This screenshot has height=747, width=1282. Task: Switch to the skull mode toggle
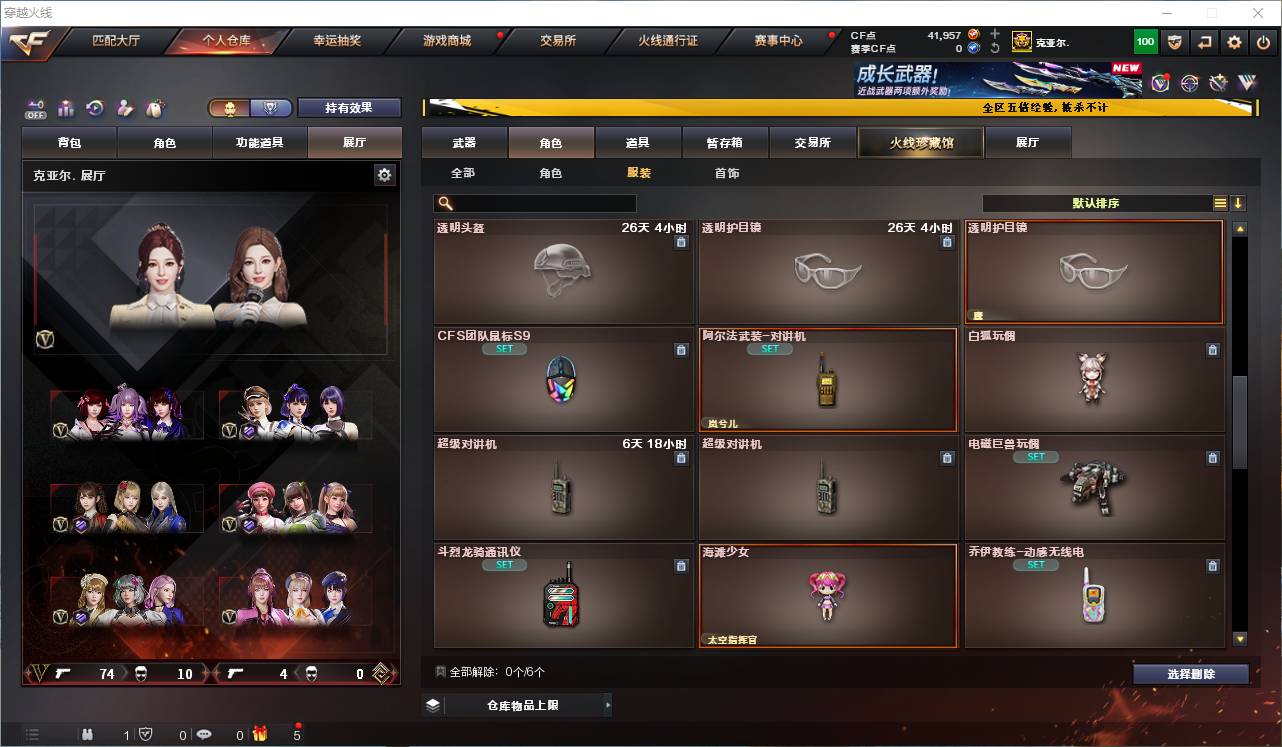pos(231,108)
